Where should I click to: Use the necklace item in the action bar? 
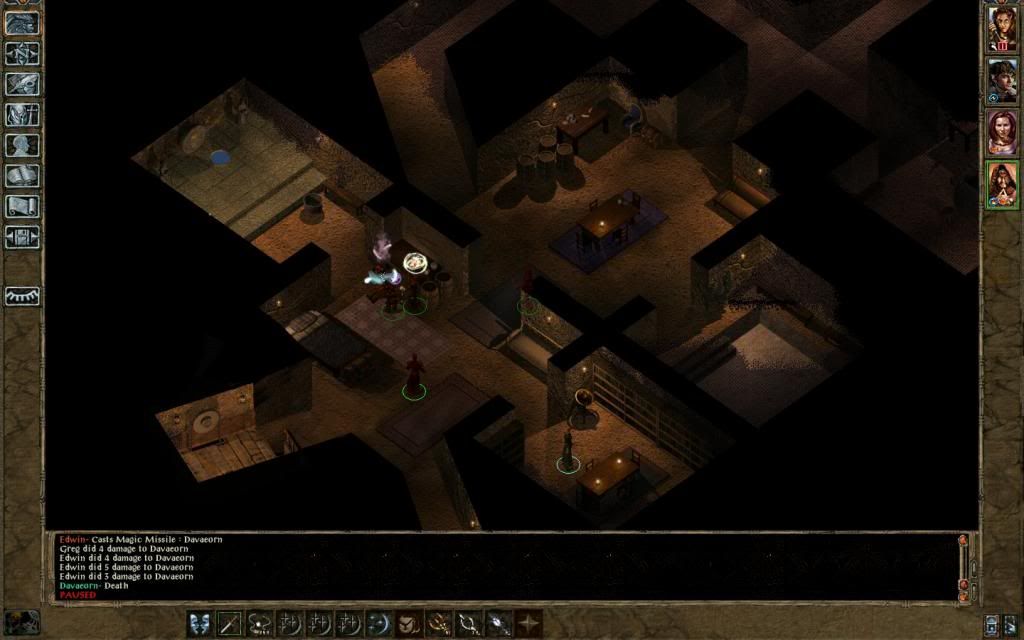[260, 623]
